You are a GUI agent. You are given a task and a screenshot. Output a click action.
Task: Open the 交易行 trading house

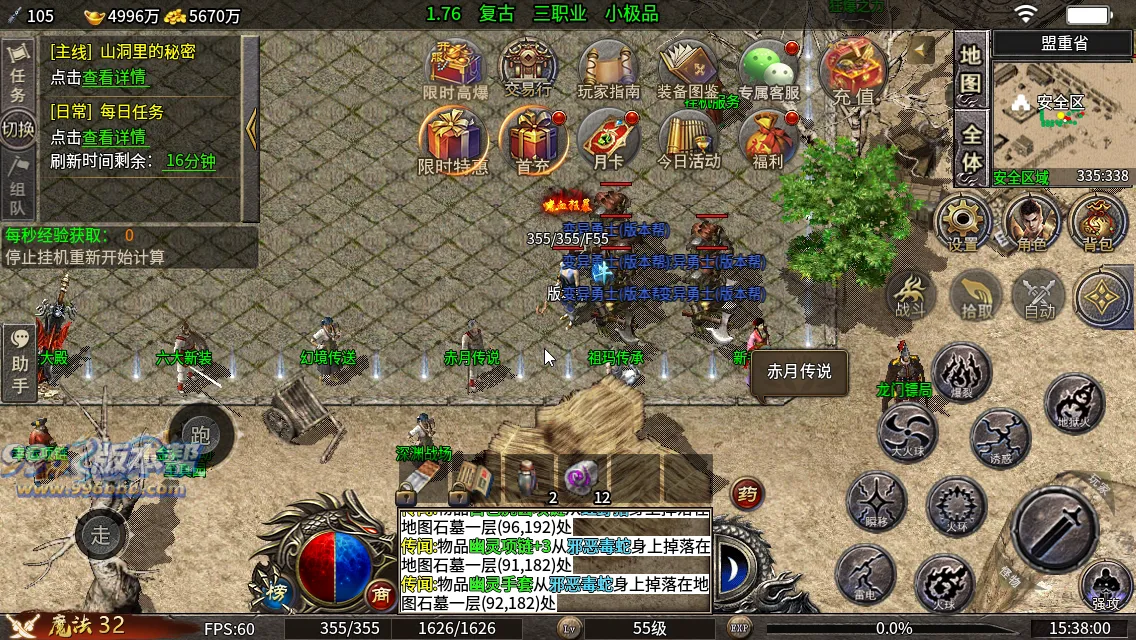click(x=528, y=68)
